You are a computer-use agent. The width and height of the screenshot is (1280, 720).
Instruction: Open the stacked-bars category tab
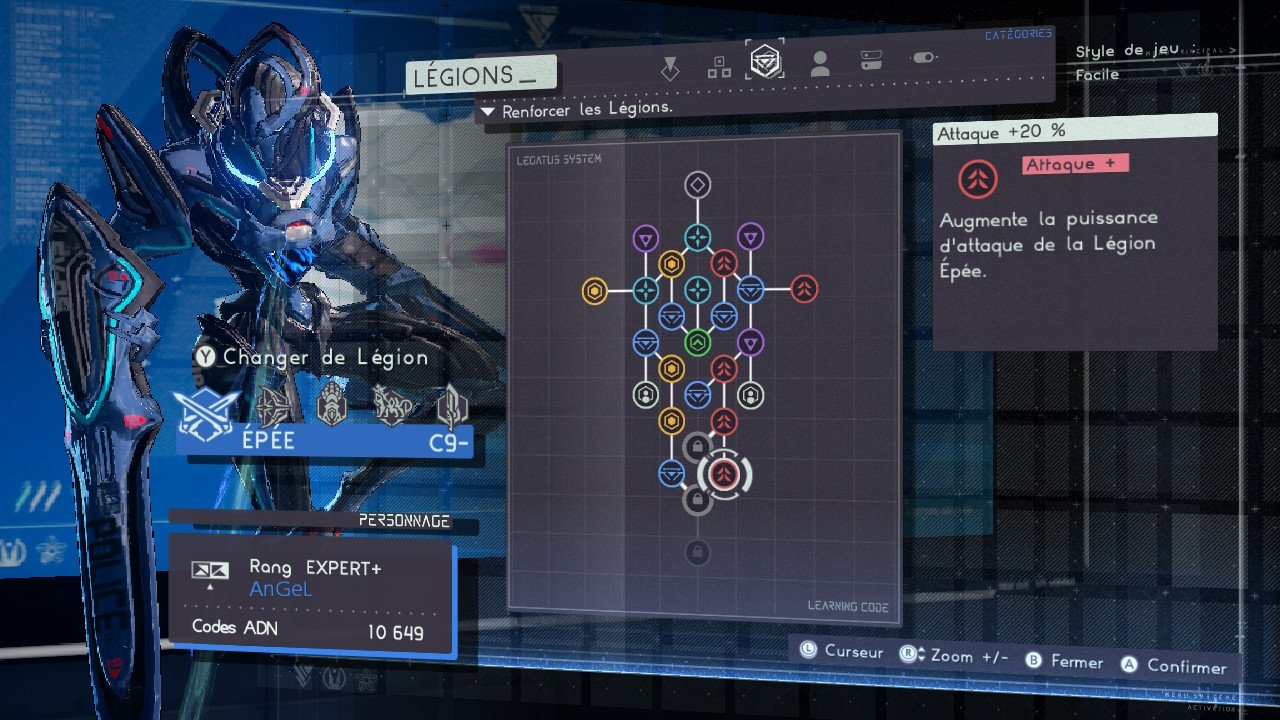coord(871,61)
